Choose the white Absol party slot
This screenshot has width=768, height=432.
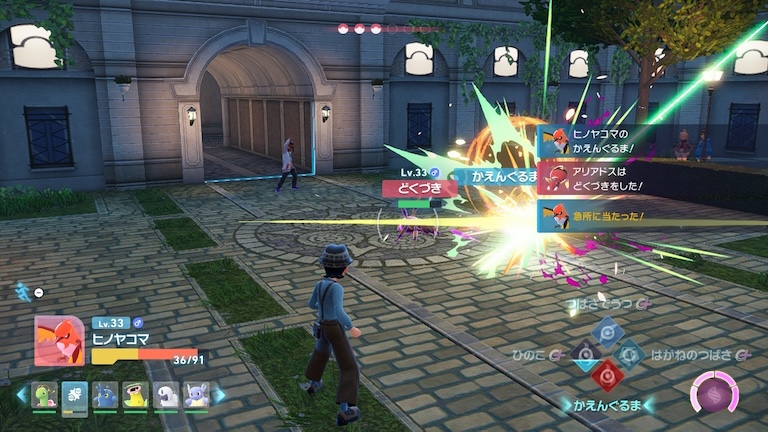(x=166, y=394)
